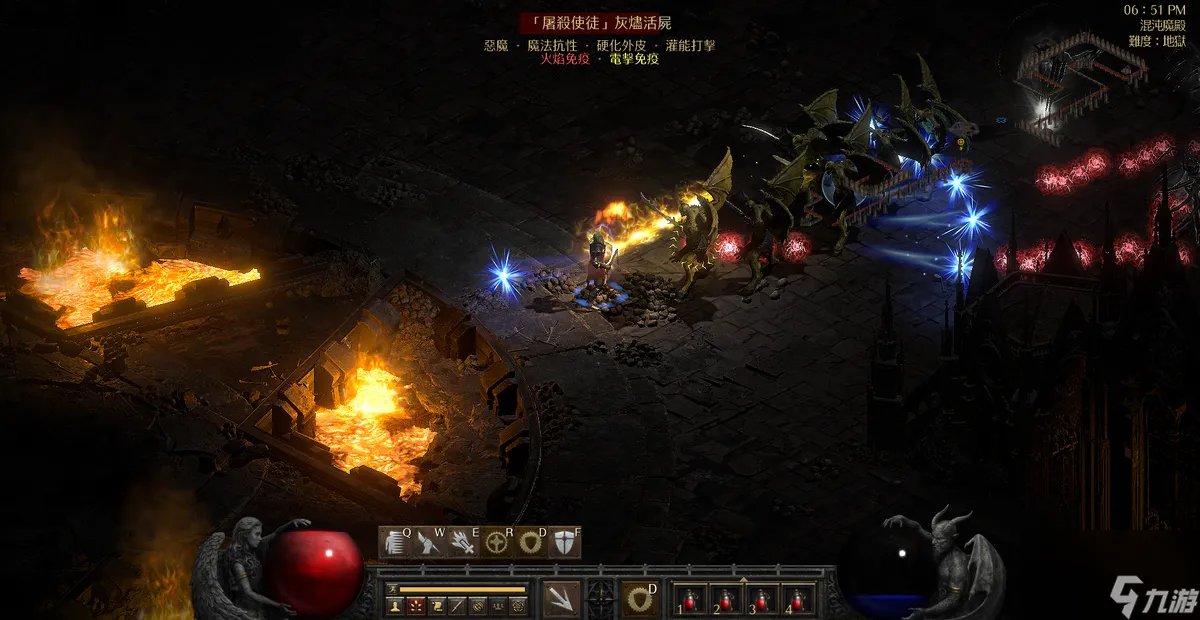The width and height of the screenshot is (1200, 620).
Task: Activate the W-bound charge skill icon
Action: [430, 542]
